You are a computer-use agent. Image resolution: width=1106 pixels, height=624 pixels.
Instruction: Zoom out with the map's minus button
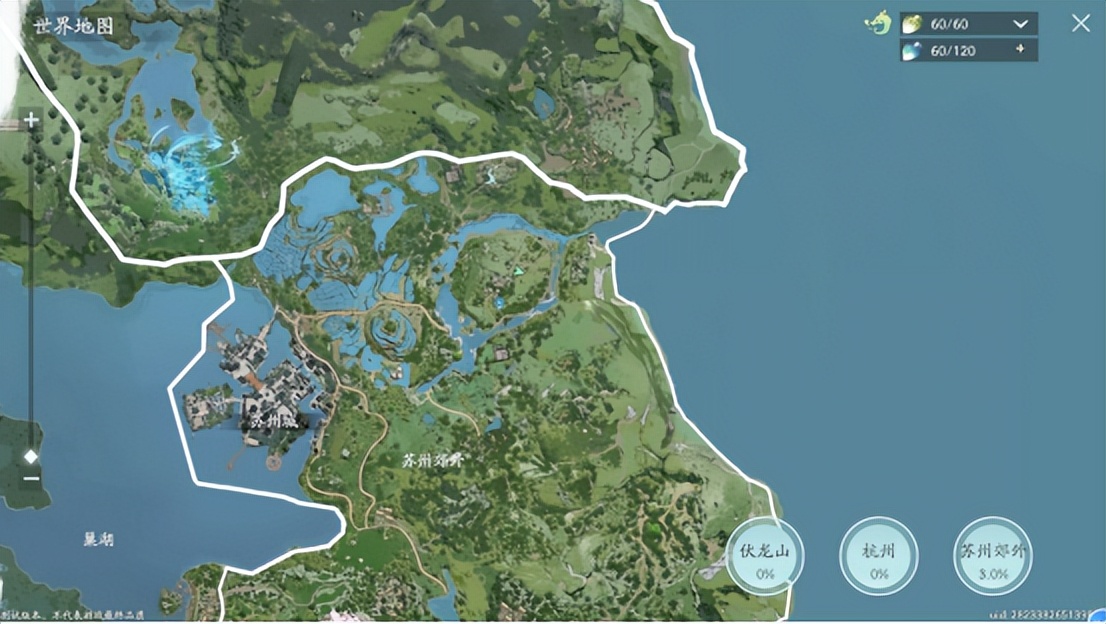tap(31, 478)
